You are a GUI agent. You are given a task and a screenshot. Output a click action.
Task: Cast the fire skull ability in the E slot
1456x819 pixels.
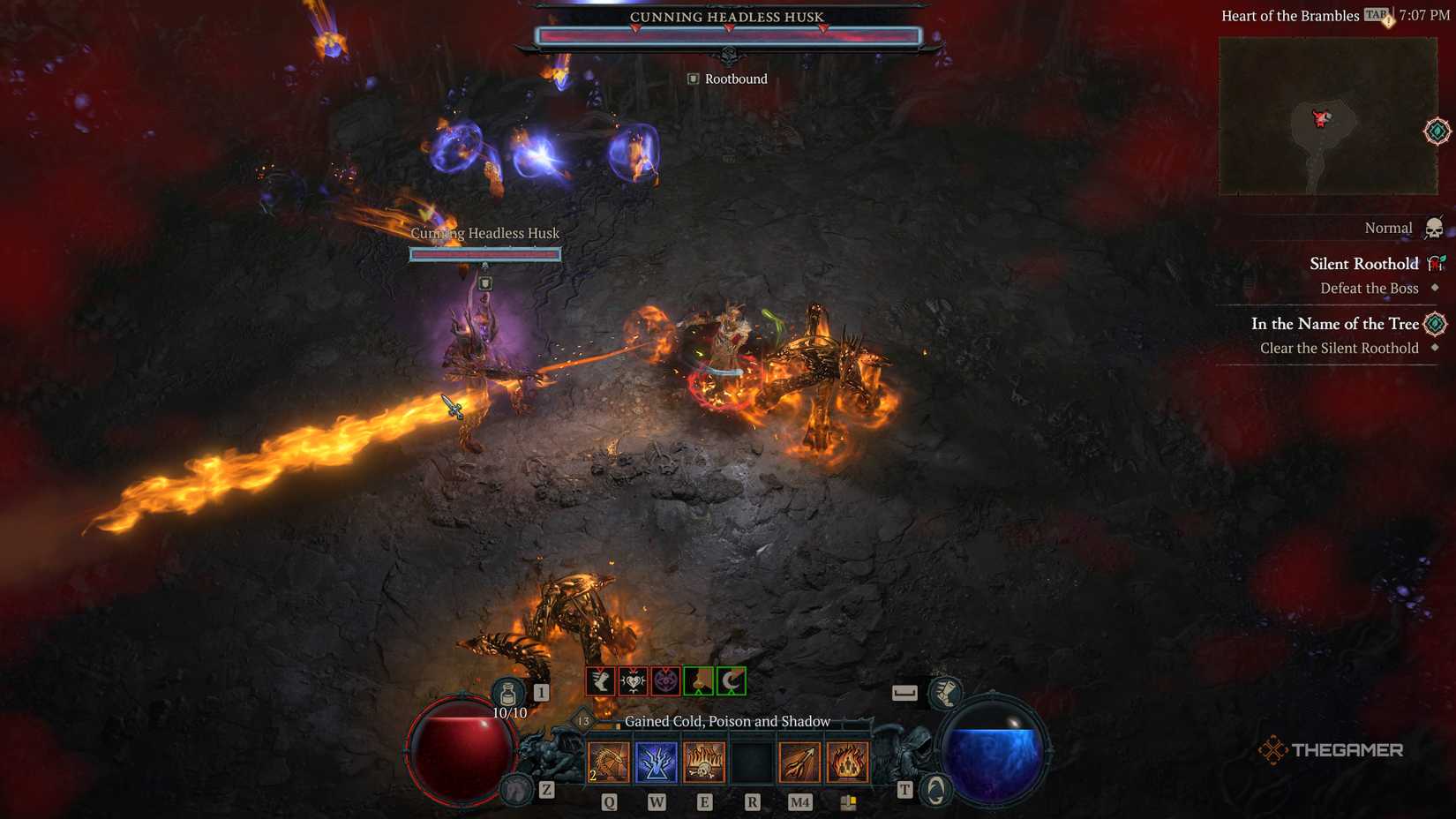coord(703,763)
